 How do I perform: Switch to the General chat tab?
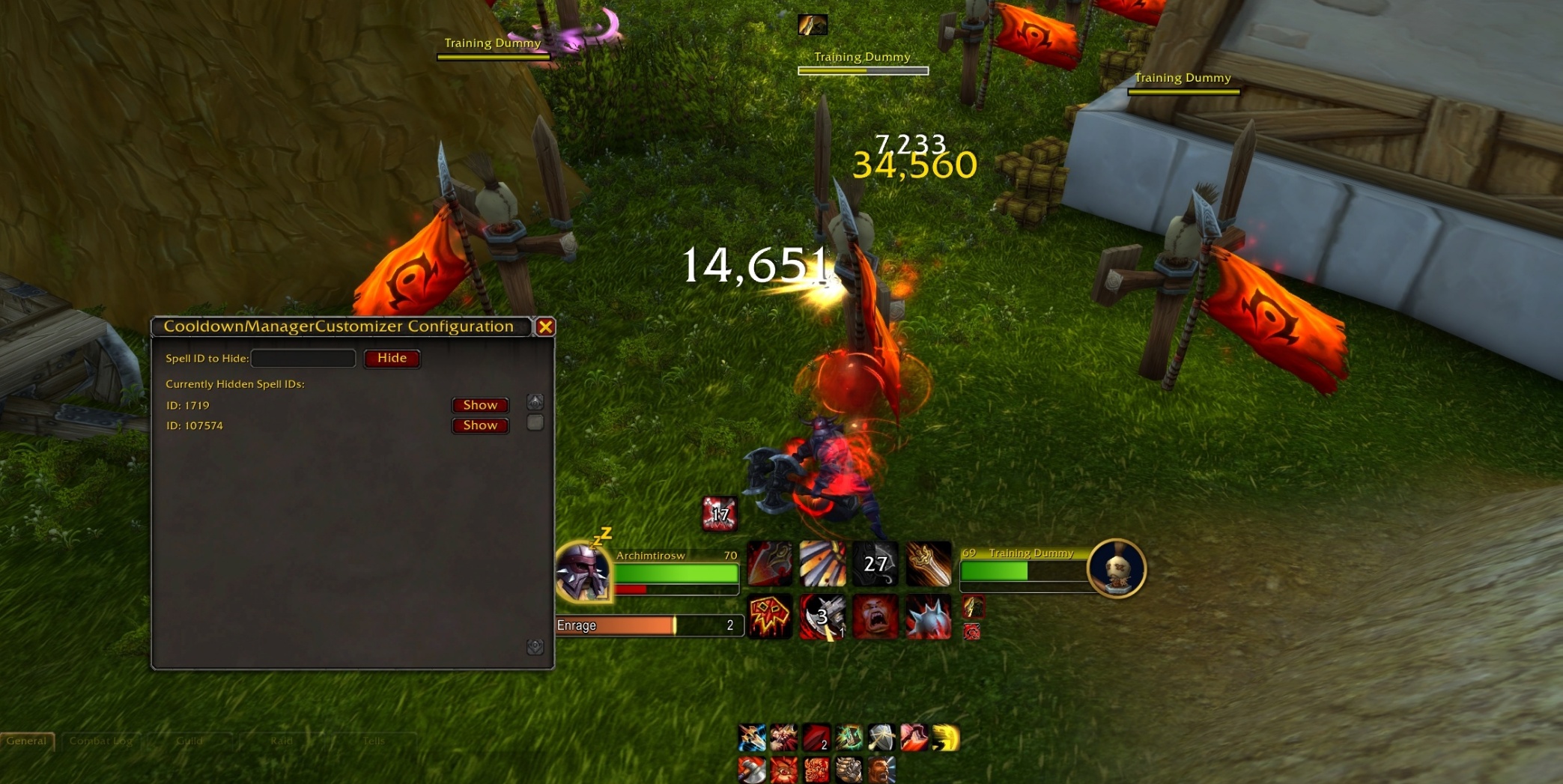pyautogui.click(x=27, y=741)
